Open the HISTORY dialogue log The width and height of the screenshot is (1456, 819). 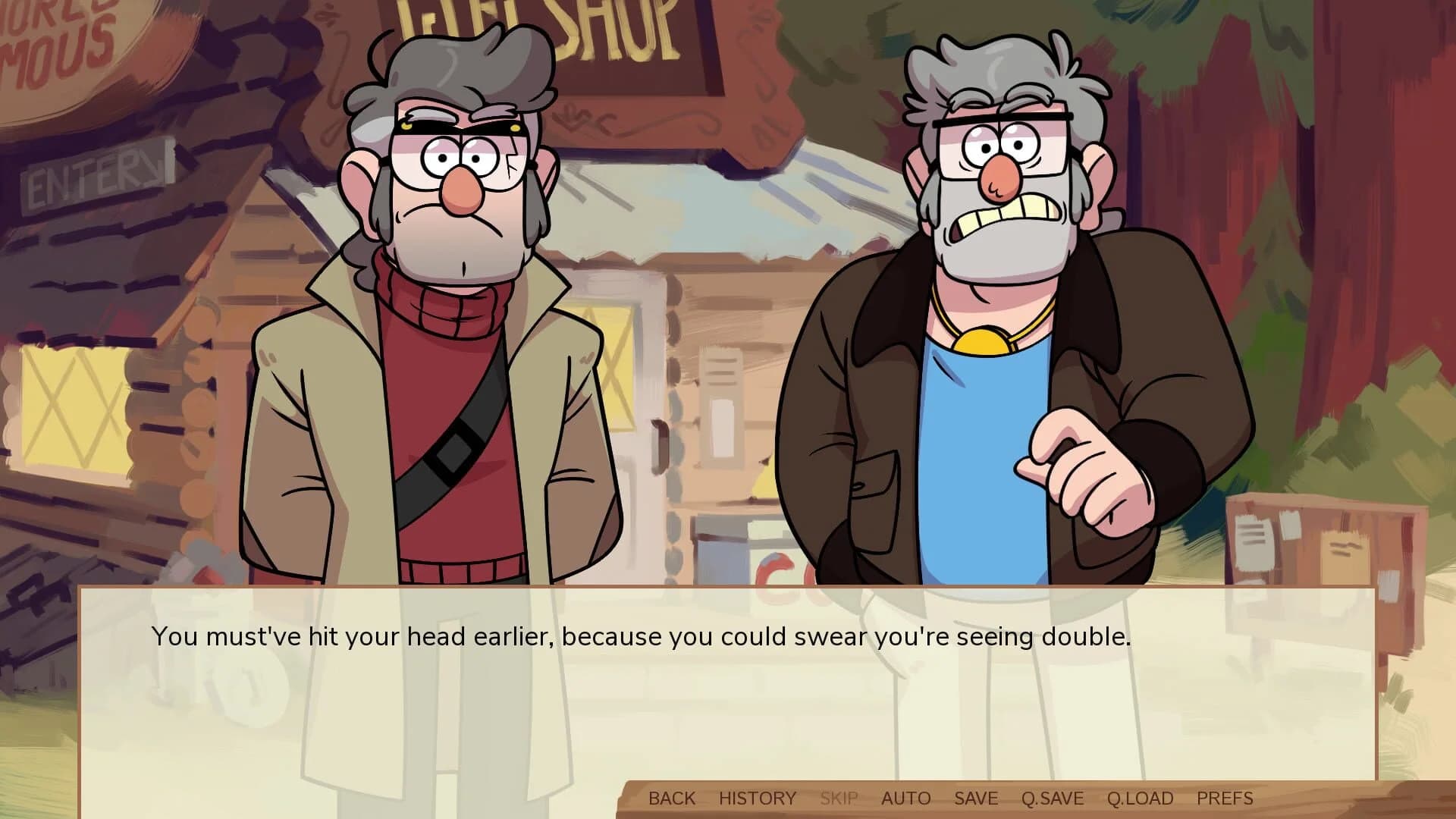(756, 798)
